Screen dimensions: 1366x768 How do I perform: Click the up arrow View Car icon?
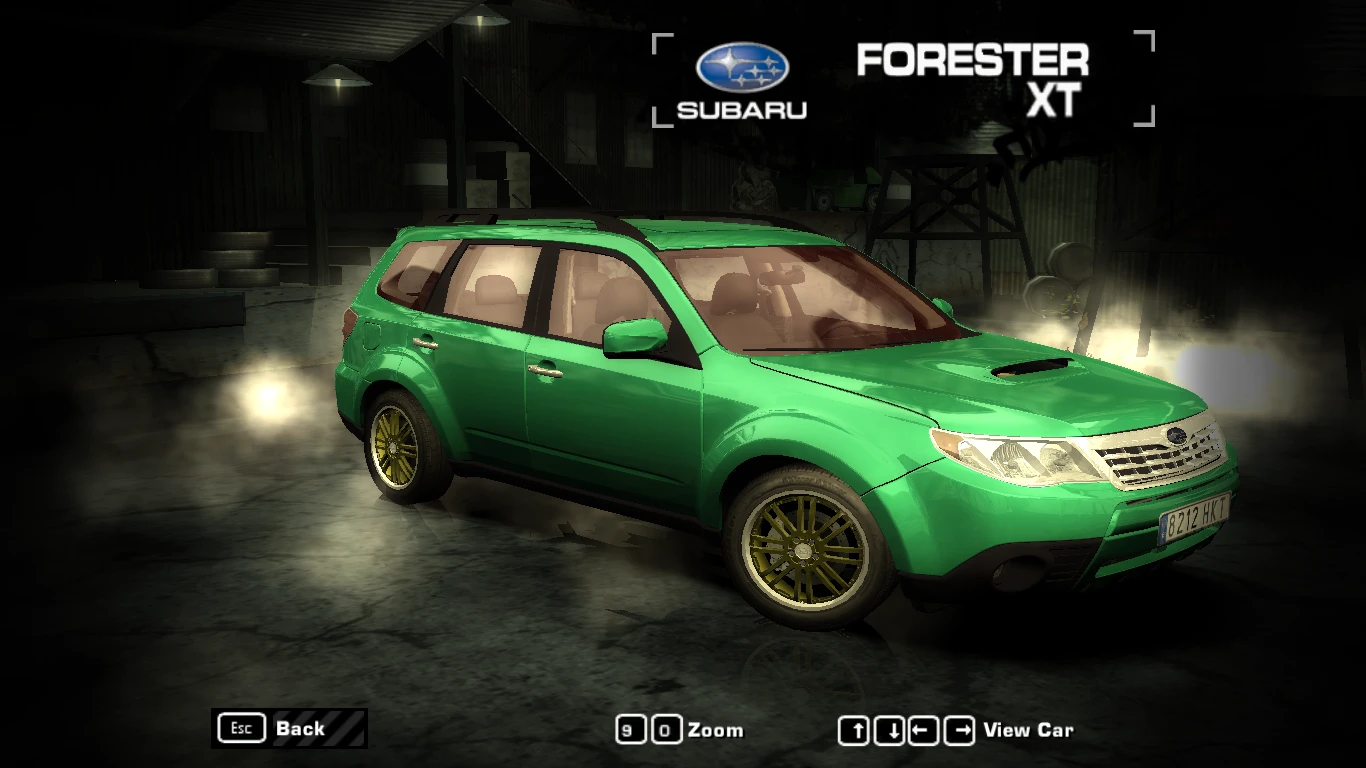point(856,729)
